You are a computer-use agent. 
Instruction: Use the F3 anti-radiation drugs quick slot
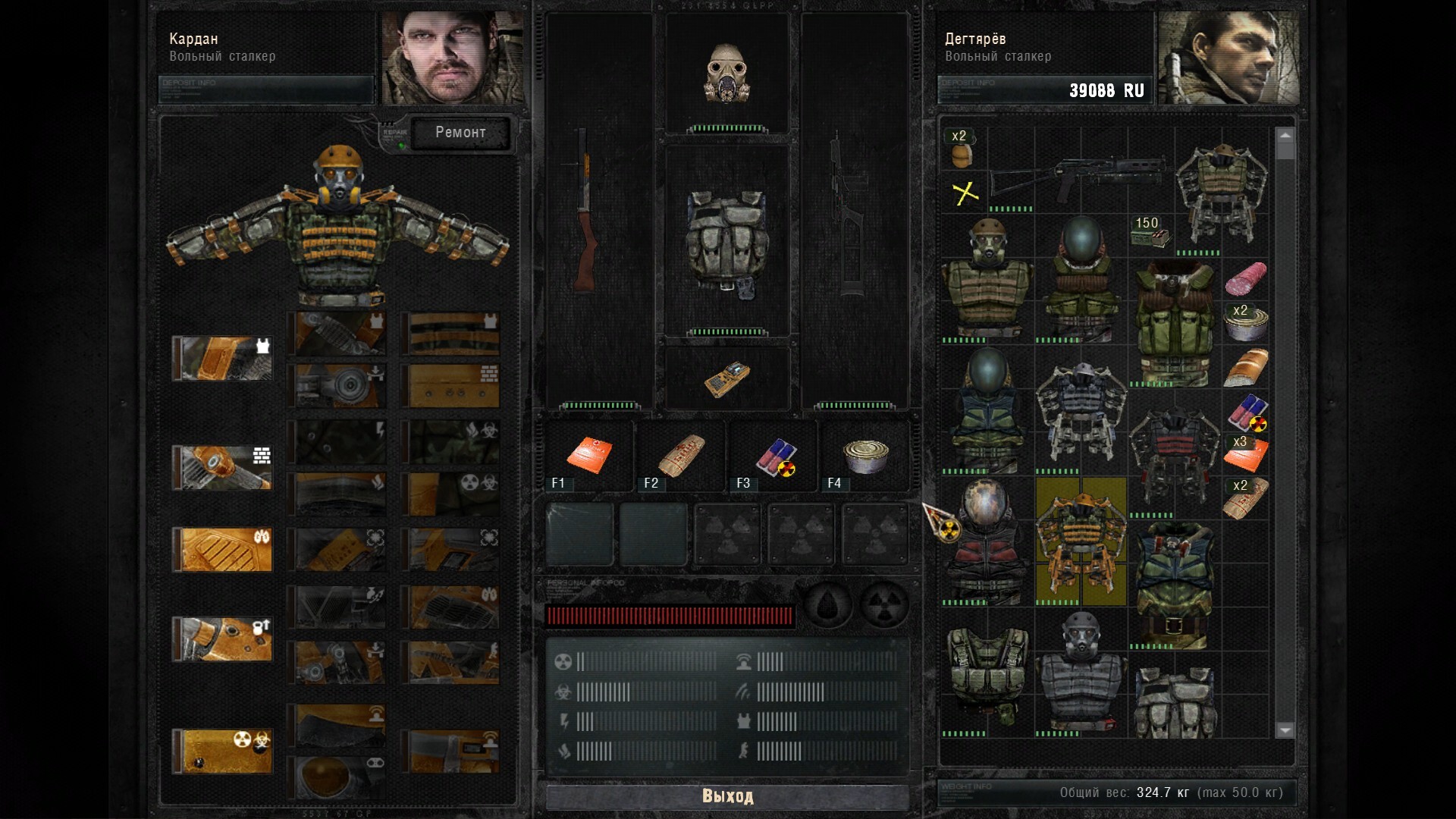tap(773, 456)
